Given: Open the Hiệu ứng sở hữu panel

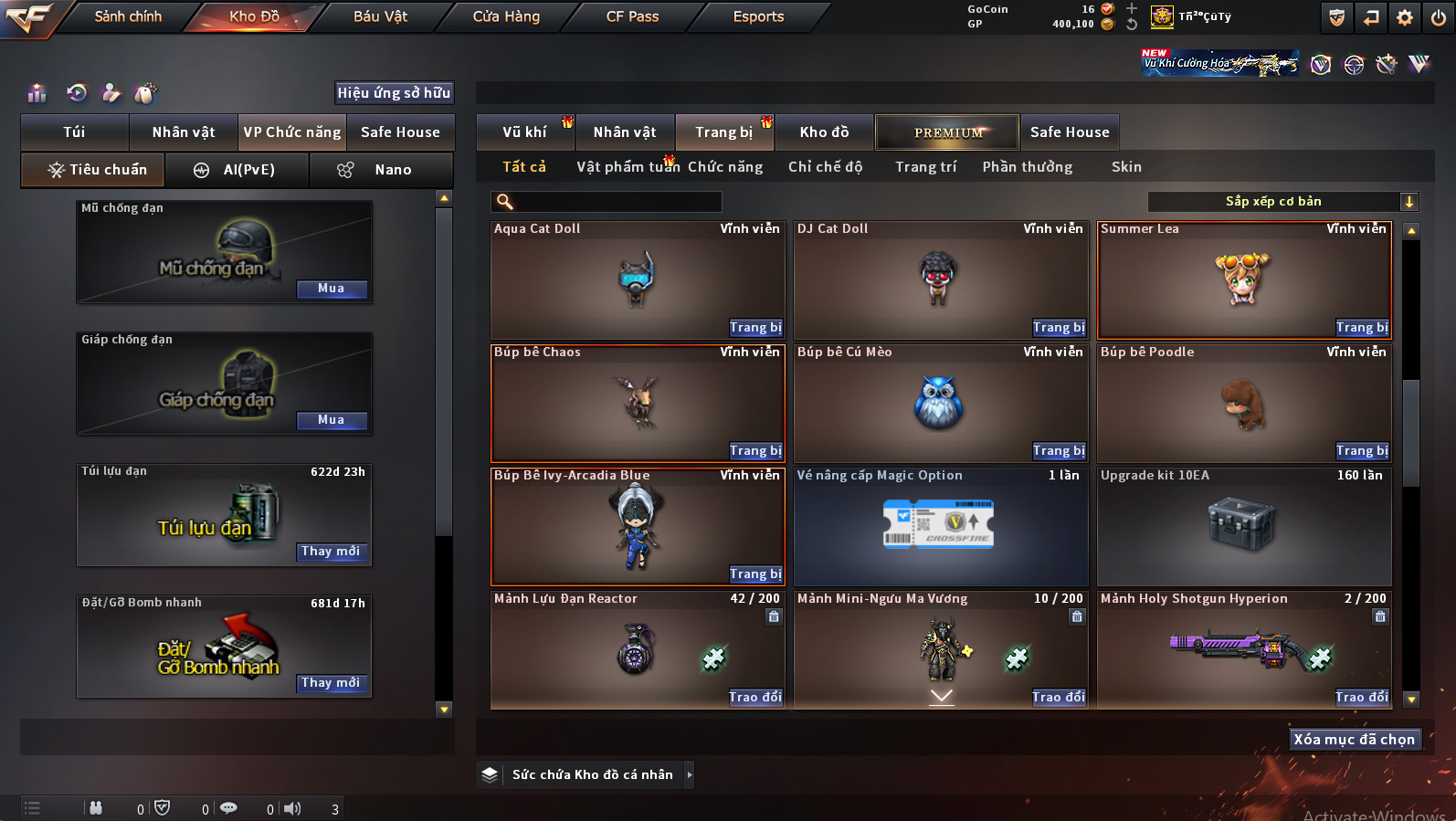Looking at the screenshot, I should pyautogui.click(x=394, y=93).
